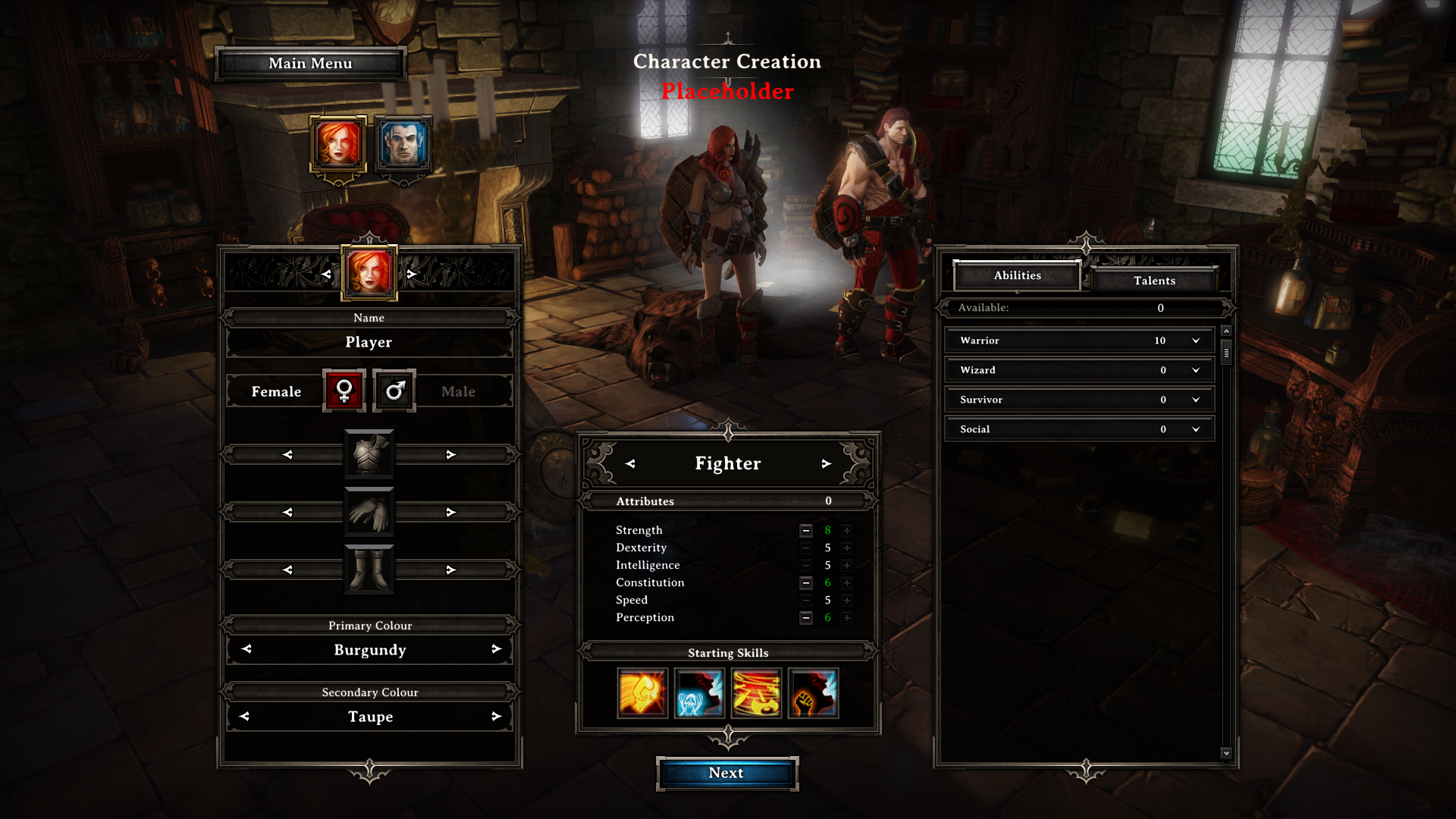Select the blue-haired male character portrait
Viewport: 1456px width, 819px height.
[x=403, y=144]
